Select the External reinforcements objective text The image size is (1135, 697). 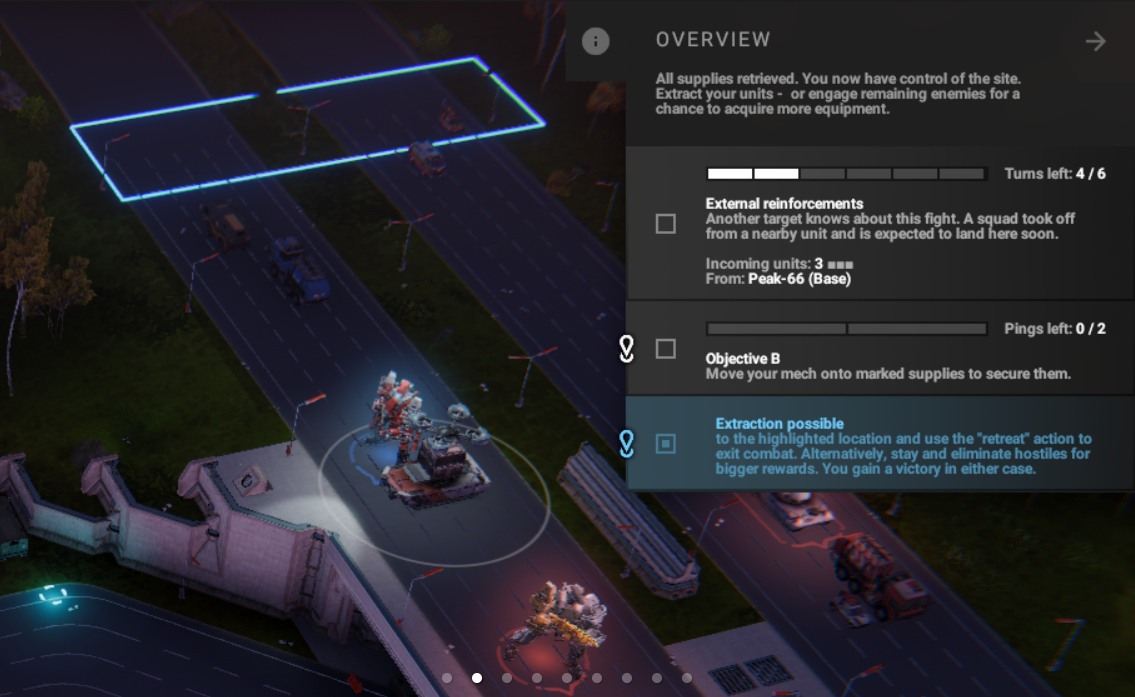click(x=784, y=204)
